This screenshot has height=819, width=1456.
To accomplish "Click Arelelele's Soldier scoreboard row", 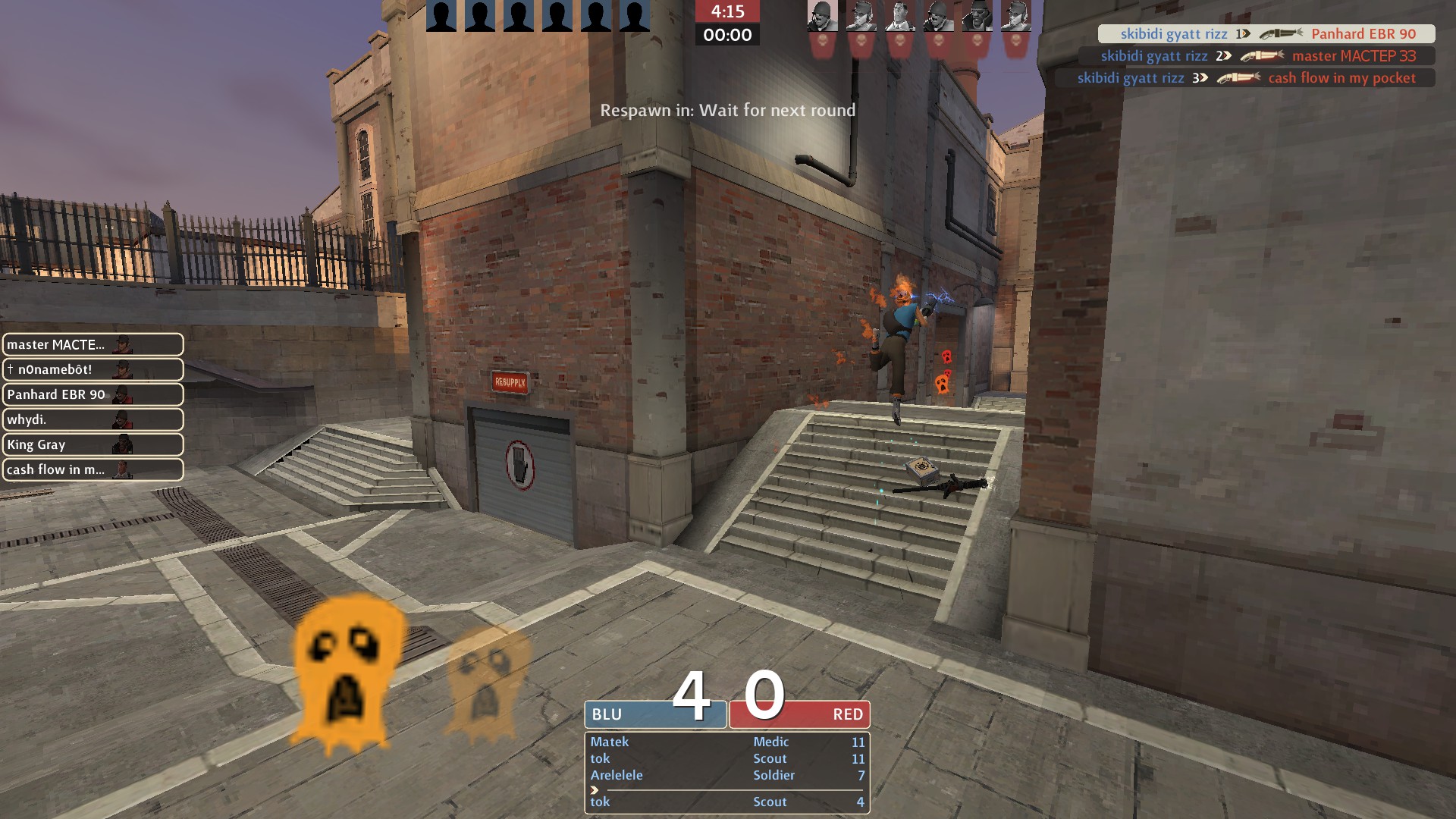I will click(x=726, y=775).
